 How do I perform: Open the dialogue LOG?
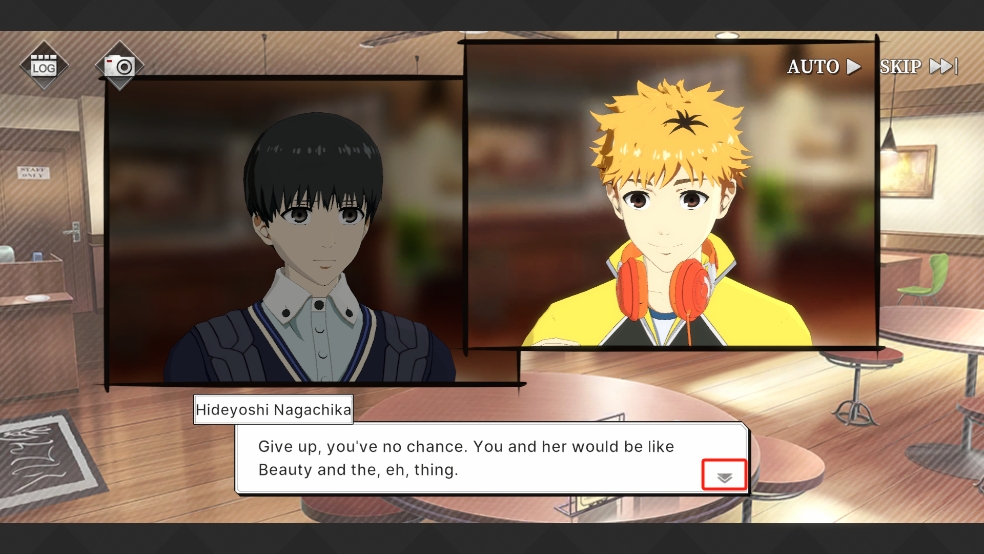(43, 66)
